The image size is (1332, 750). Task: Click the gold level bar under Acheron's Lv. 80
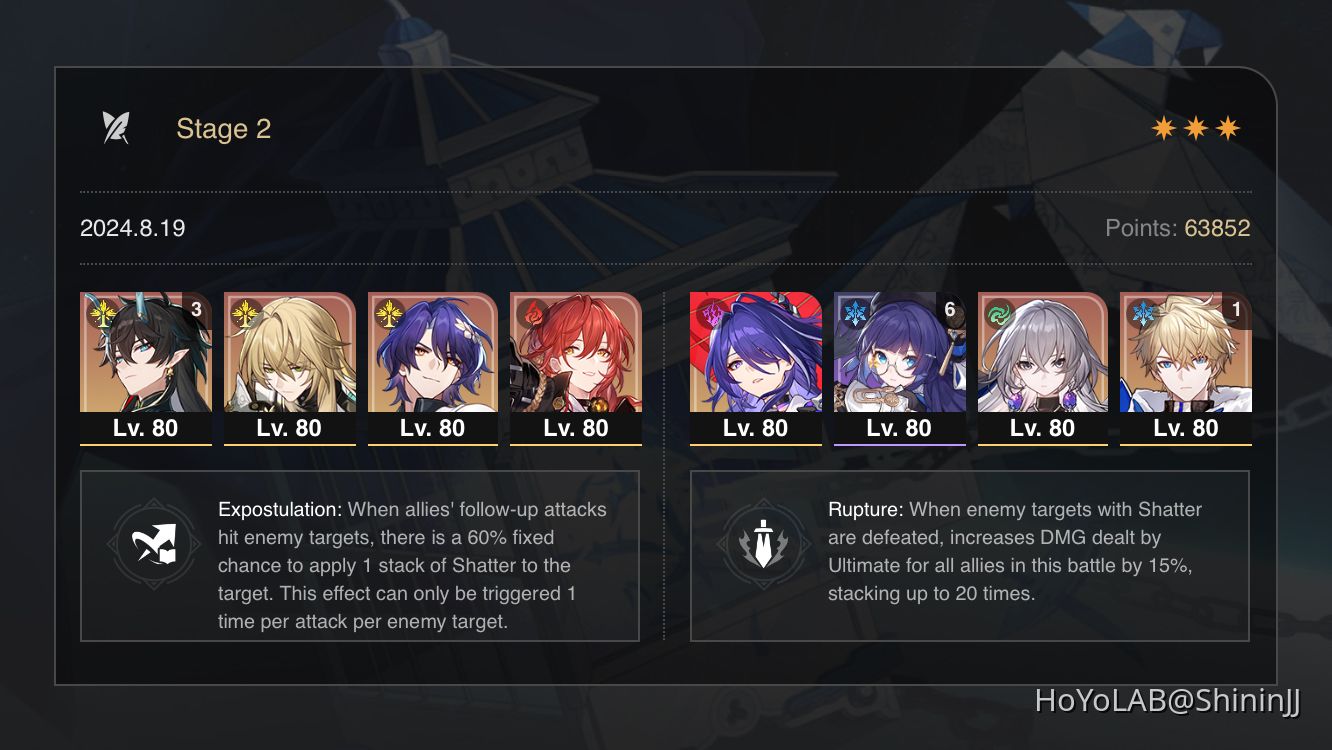point(756,447)
